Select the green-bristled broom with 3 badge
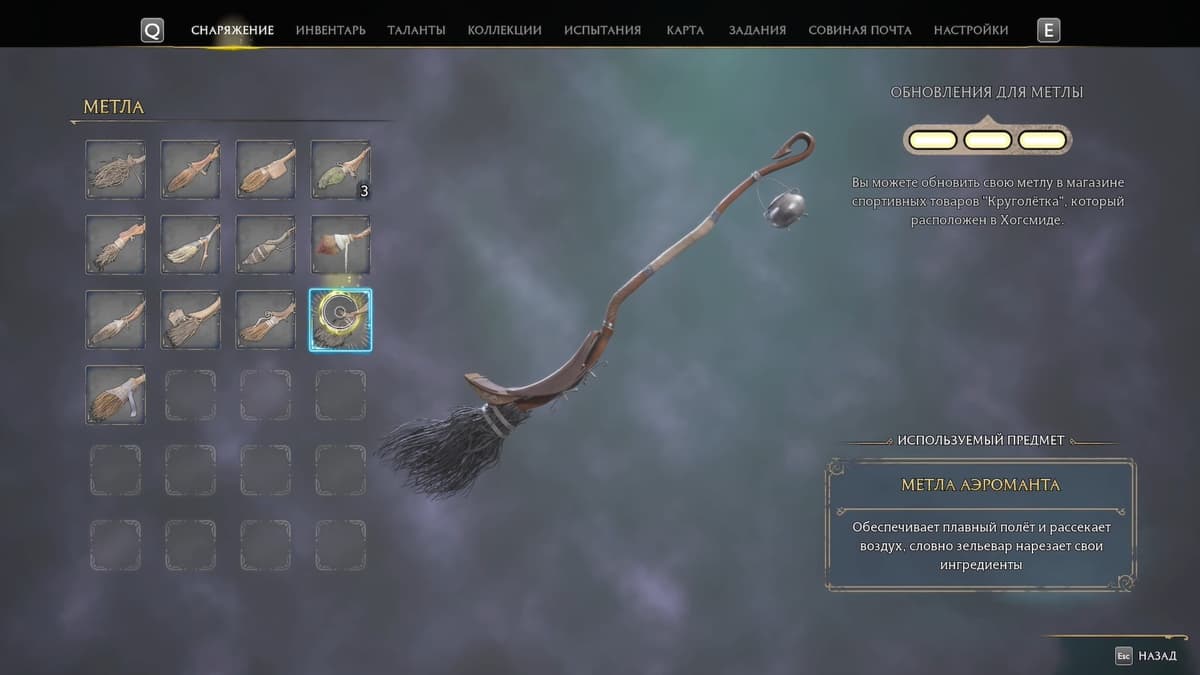This screenshot has width=1200, height=675. [x=340, y=169]
